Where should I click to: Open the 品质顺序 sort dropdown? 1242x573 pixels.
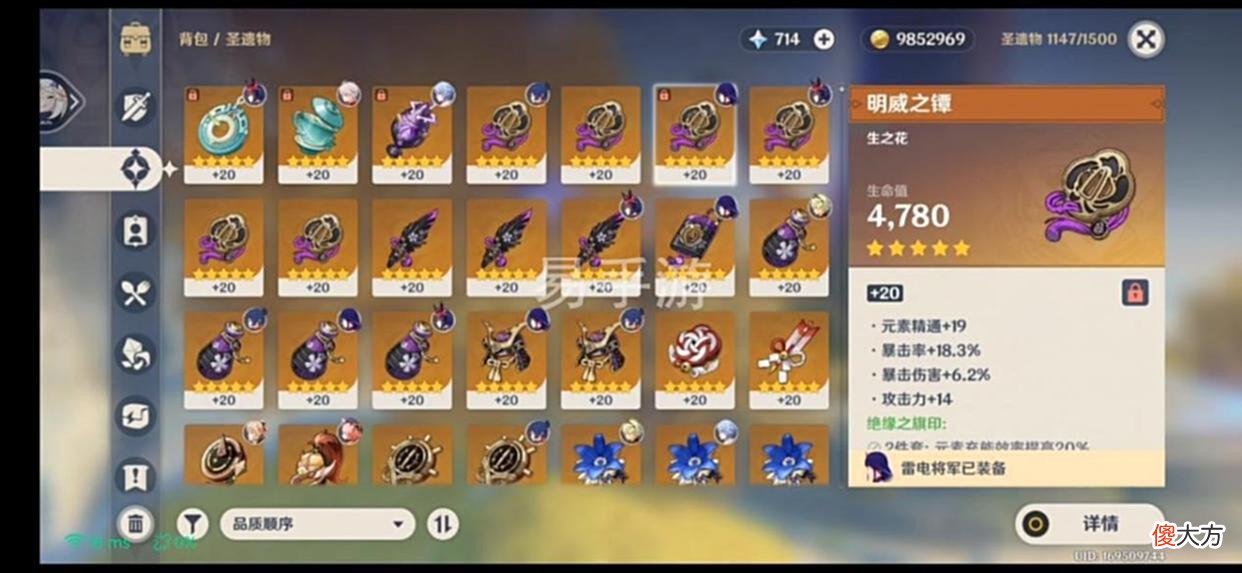pyautogui.click(x=317, y=523)
